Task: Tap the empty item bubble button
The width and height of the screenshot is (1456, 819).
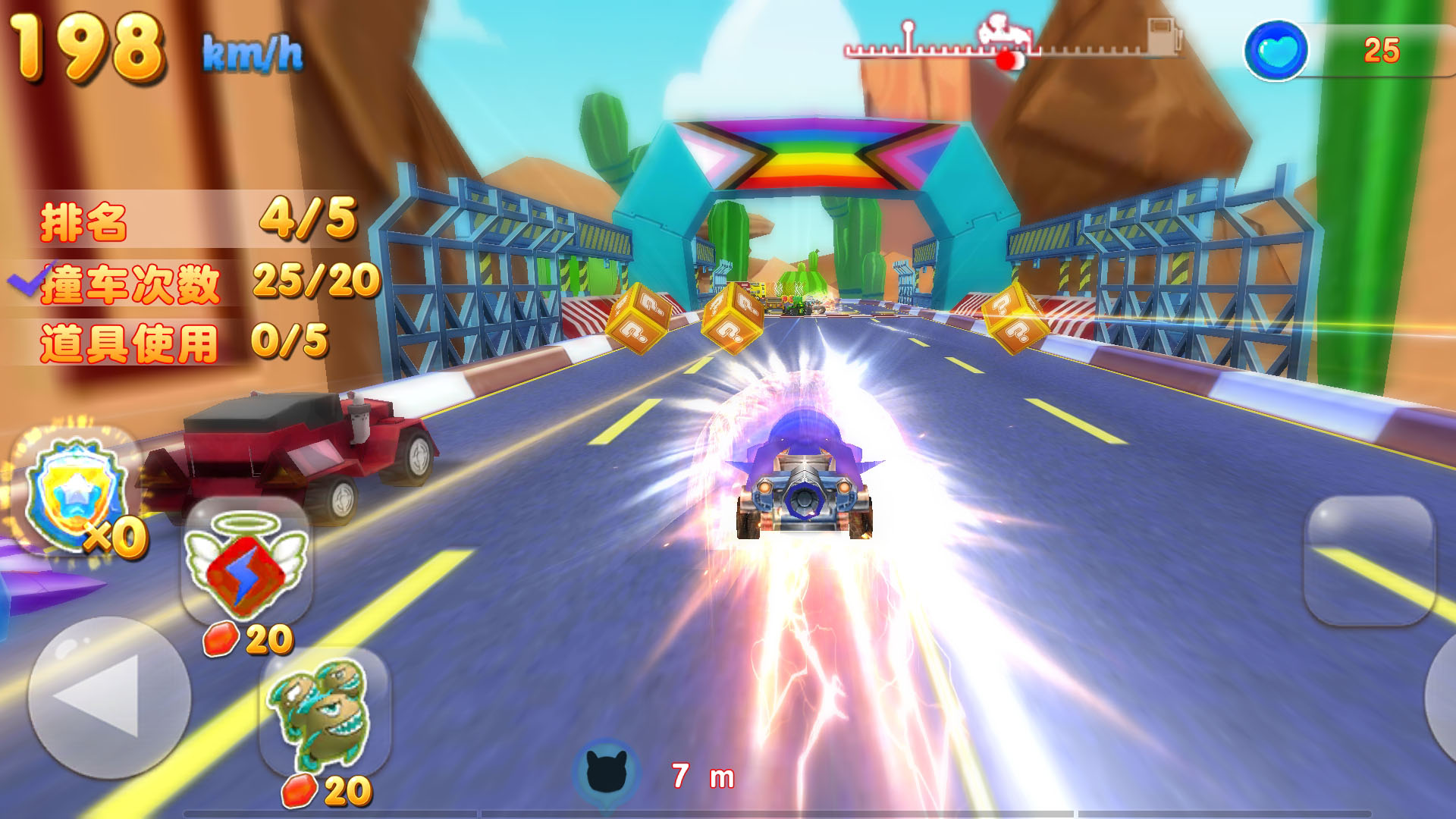Action: (1369, 560)
